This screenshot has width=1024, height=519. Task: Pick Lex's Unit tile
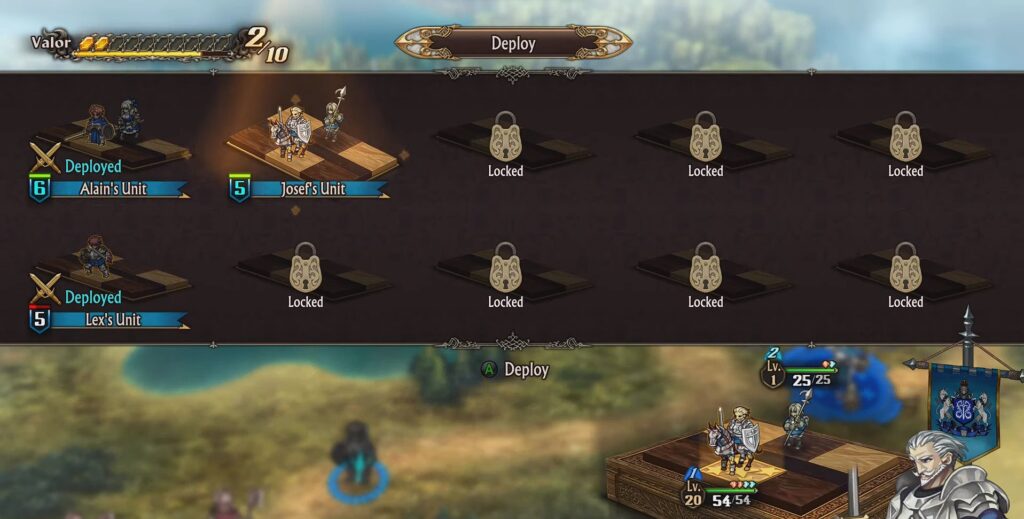point(108,278)
